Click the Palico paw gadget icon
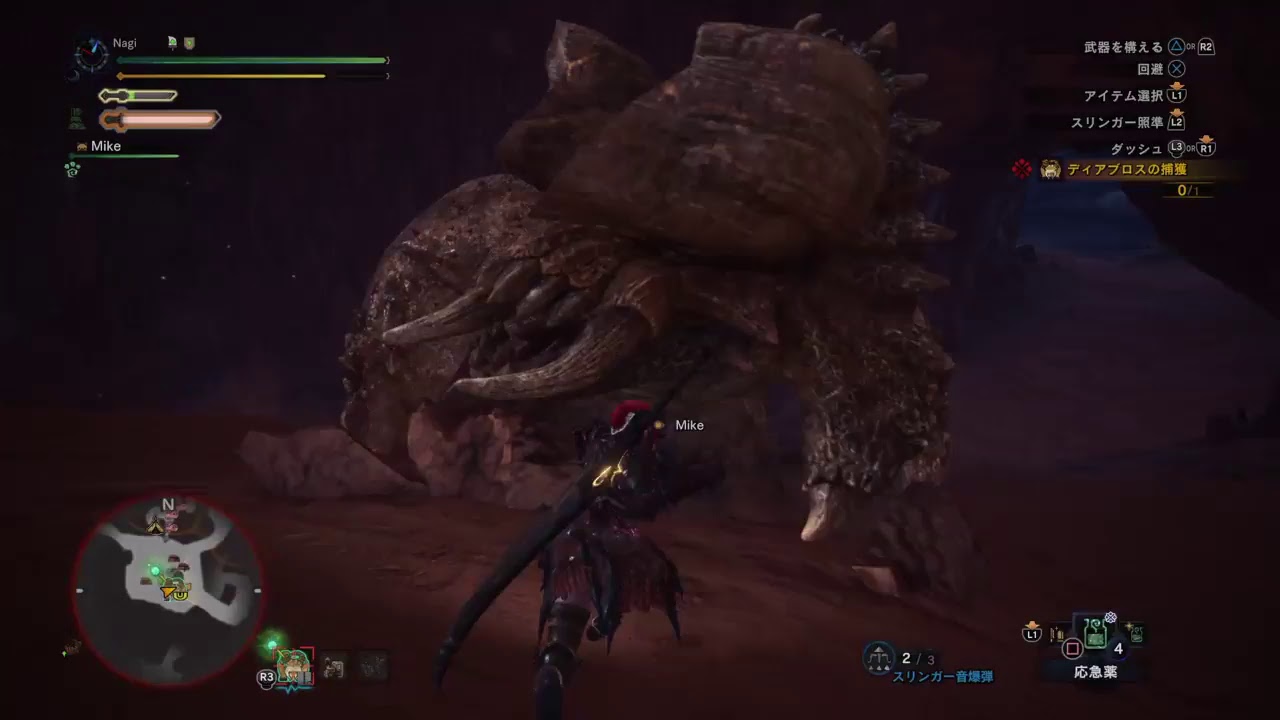The width and height of the screenshot is (1280, 720). [x=72, y=169]
